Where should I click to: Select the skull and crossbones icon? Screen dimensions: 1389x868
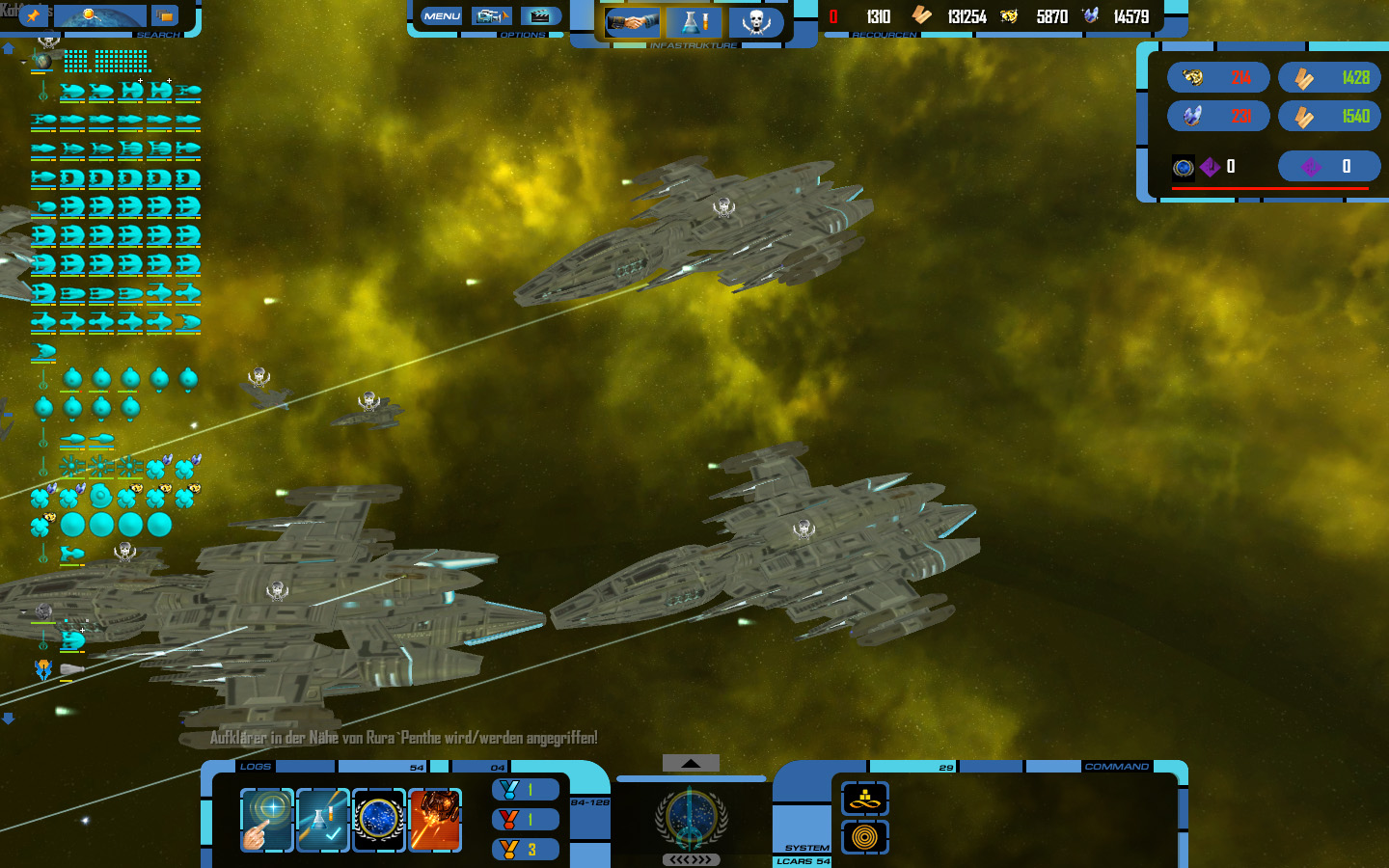tap(755, 21)
